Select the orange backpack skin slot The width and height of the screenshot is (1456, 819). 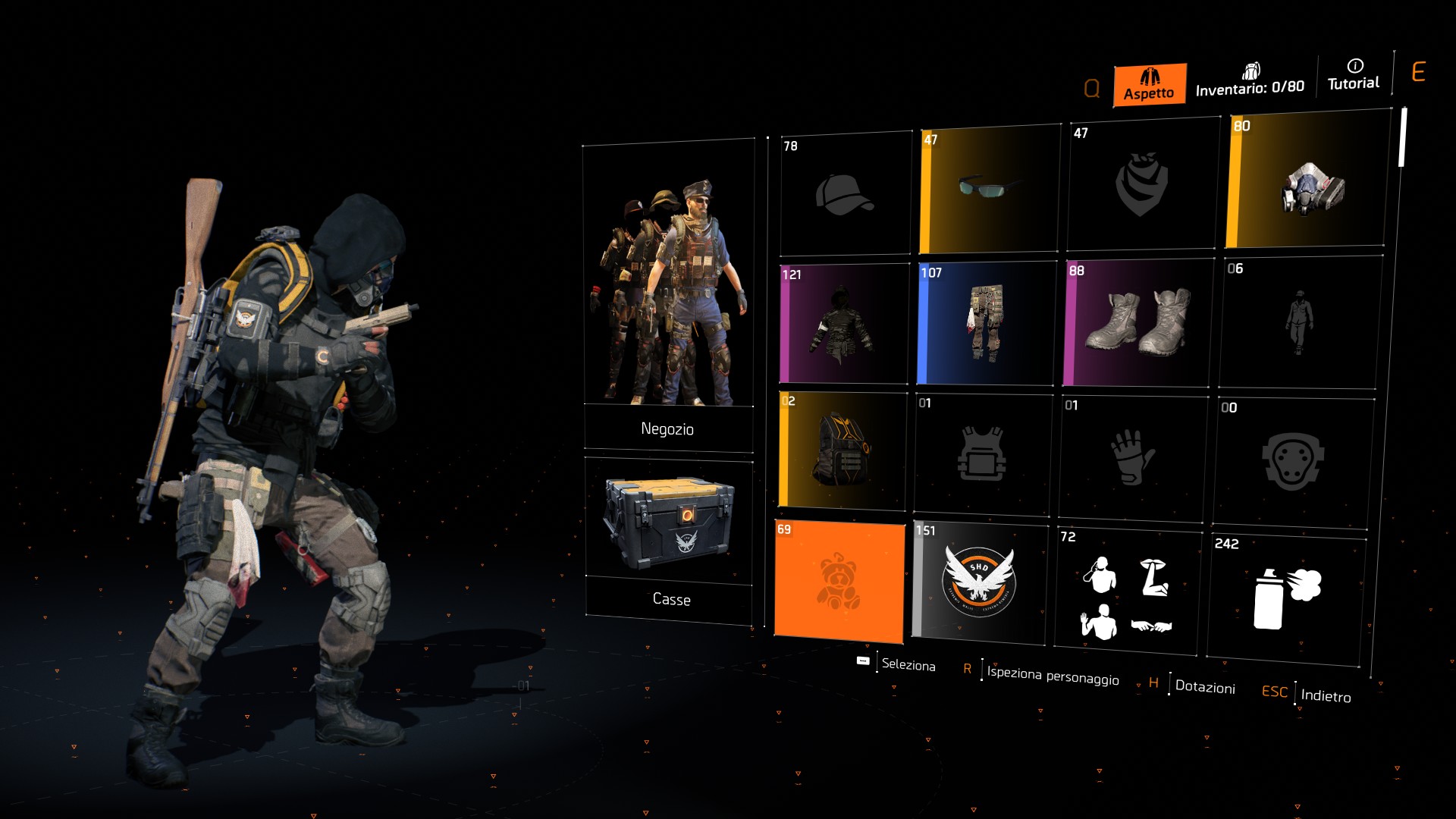coord(842,450)
